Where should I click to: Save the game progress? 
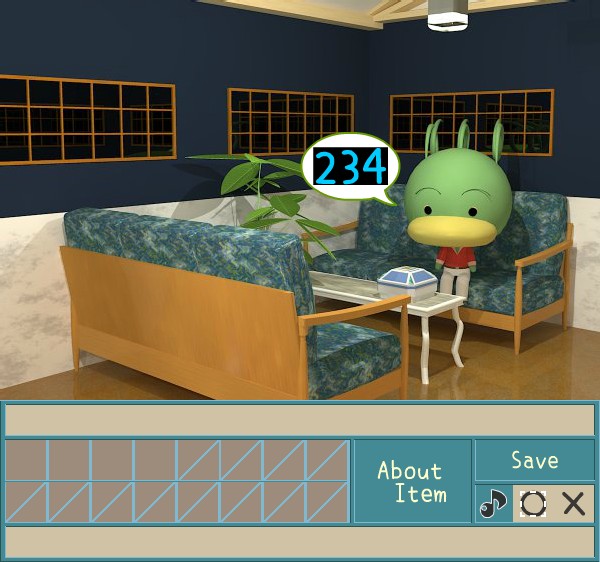click(534, 460)
